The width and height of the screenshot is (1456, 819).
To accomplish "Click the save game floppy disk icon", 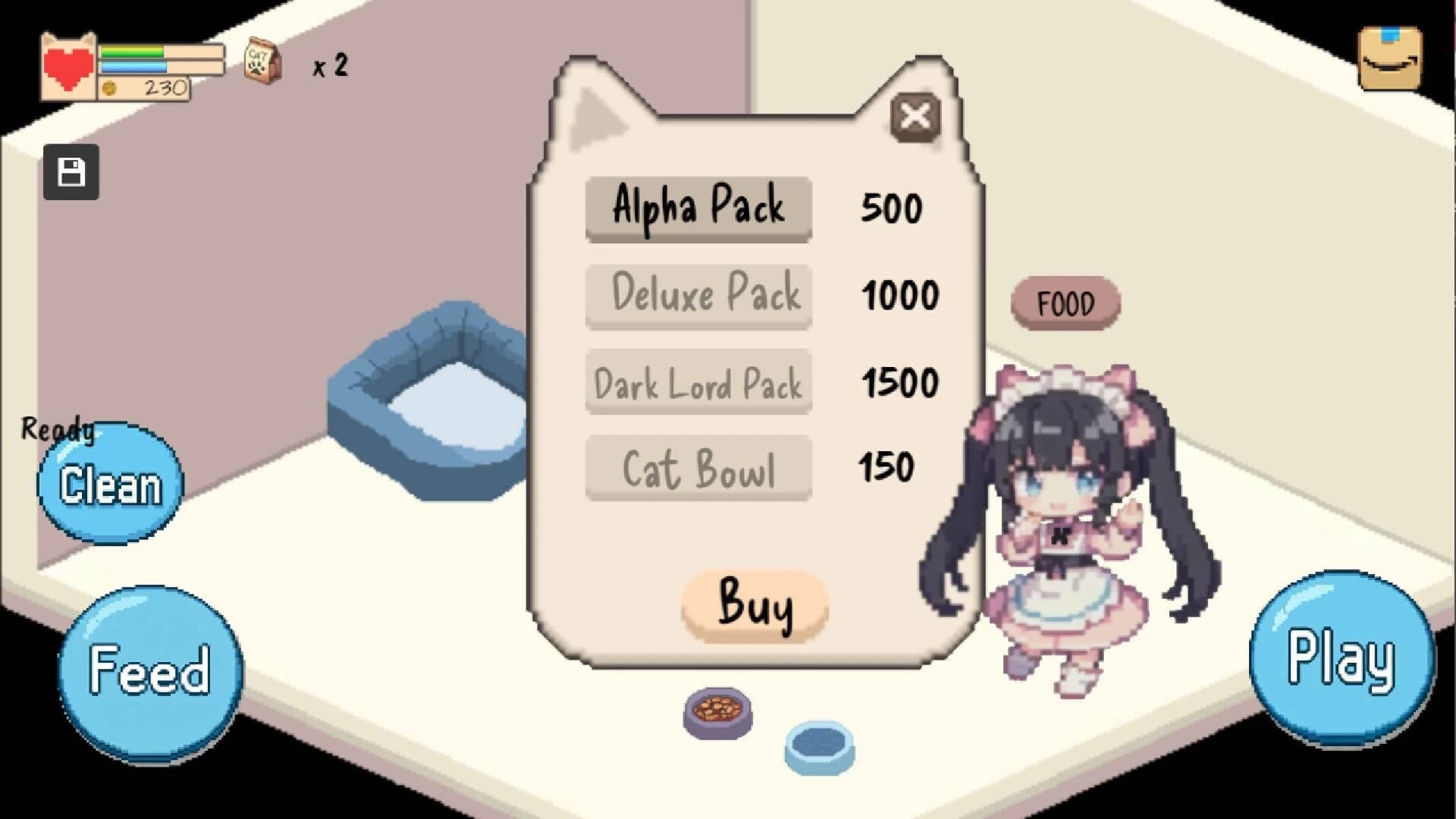I will point(71,172).
